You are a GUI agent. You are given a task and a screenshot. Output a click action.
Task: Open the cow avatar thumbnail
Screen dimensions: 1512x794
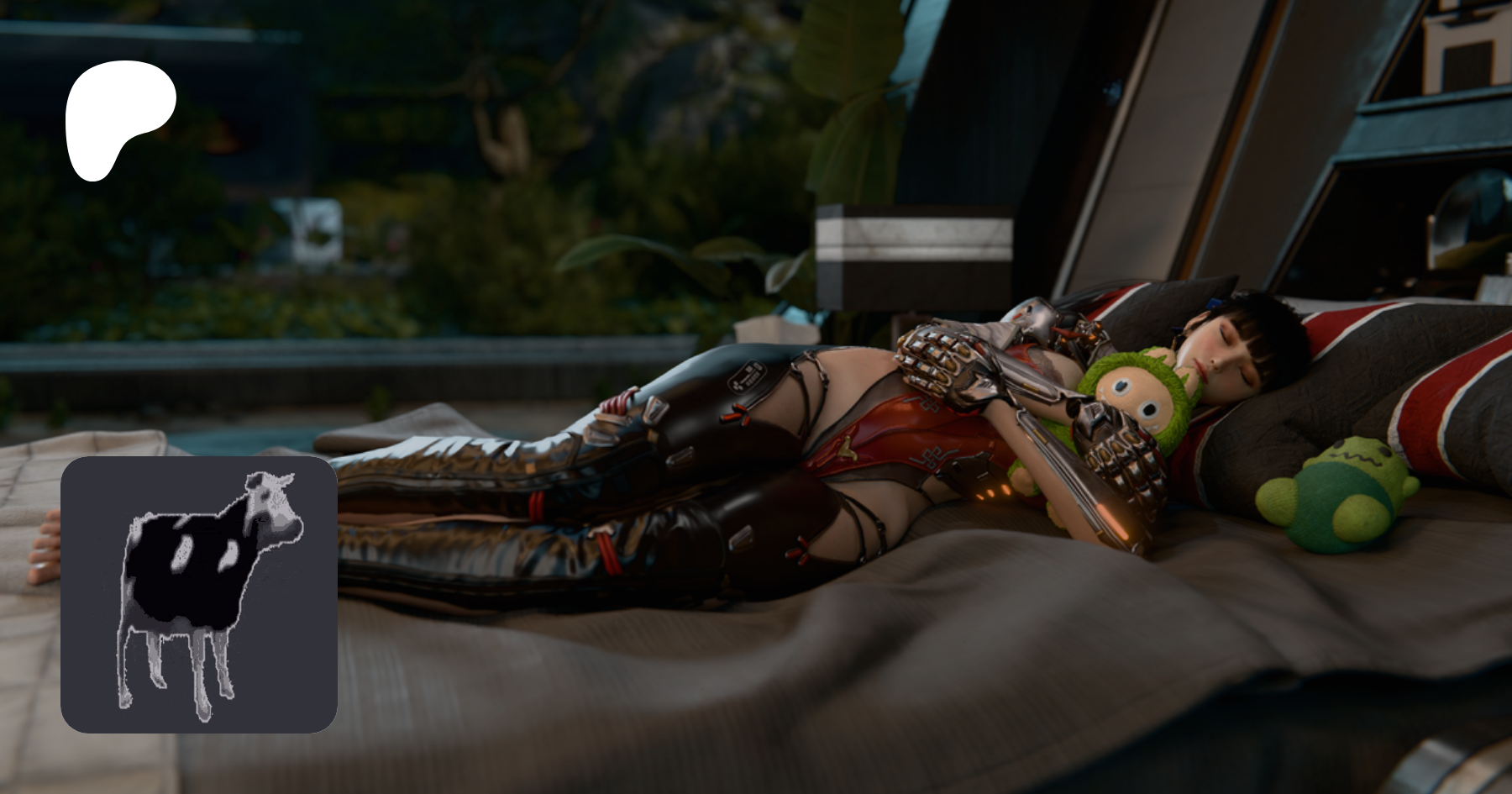point(199,595)
